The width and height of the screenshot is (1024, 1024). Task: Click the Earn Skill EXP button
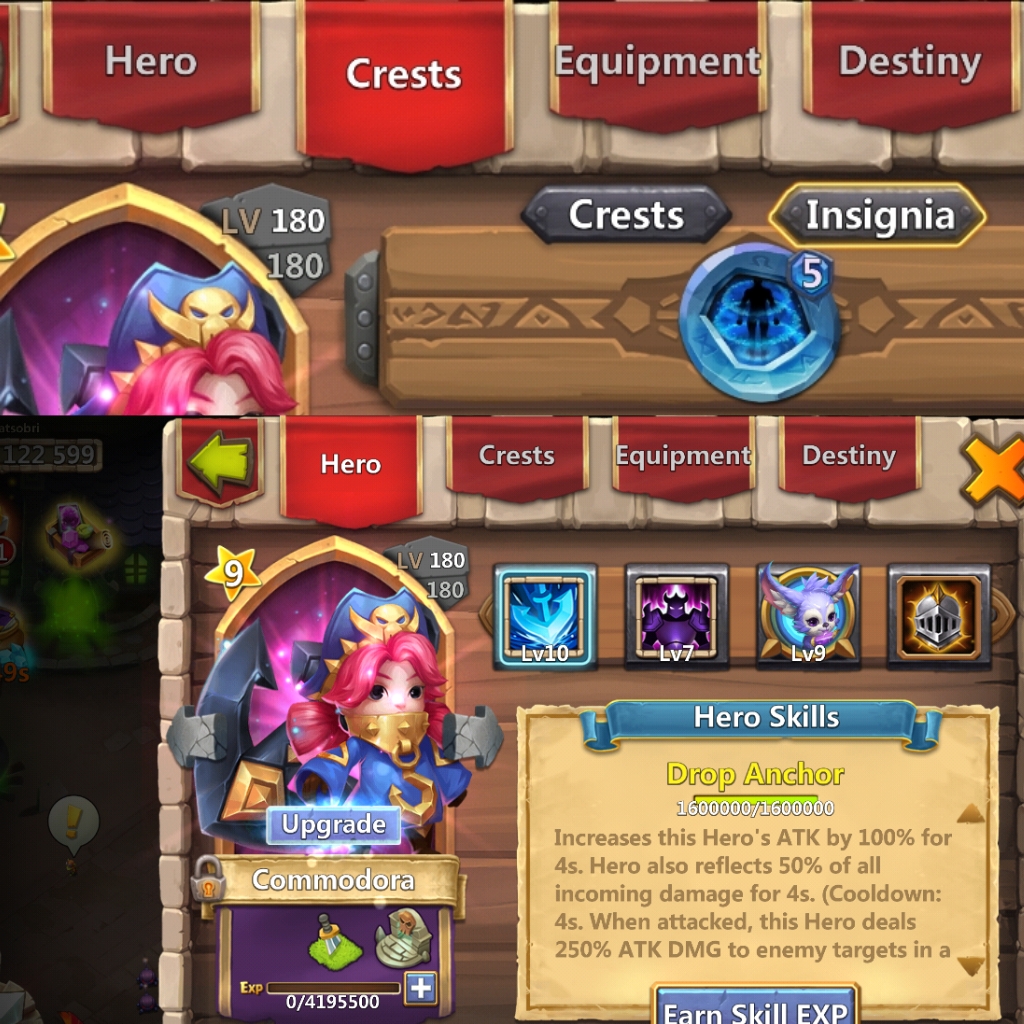pos(757,1008)
